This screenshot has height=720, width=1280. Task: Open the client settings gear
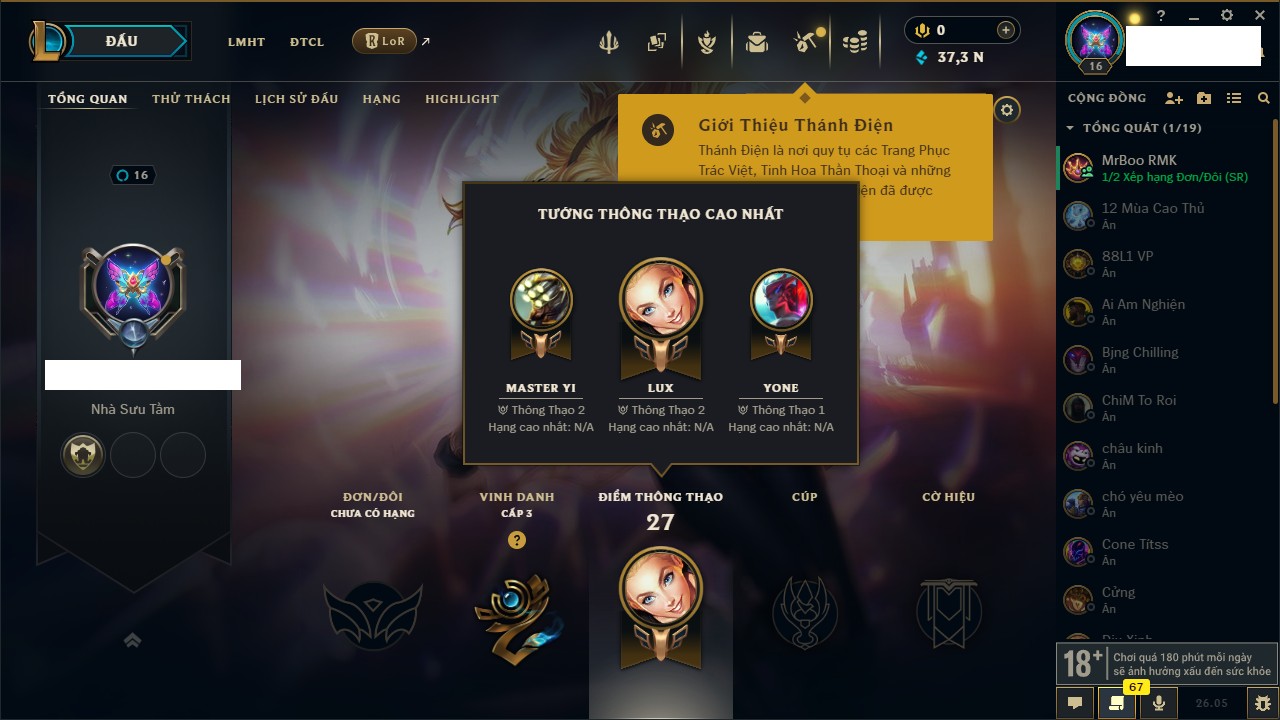click(1227, 16)
